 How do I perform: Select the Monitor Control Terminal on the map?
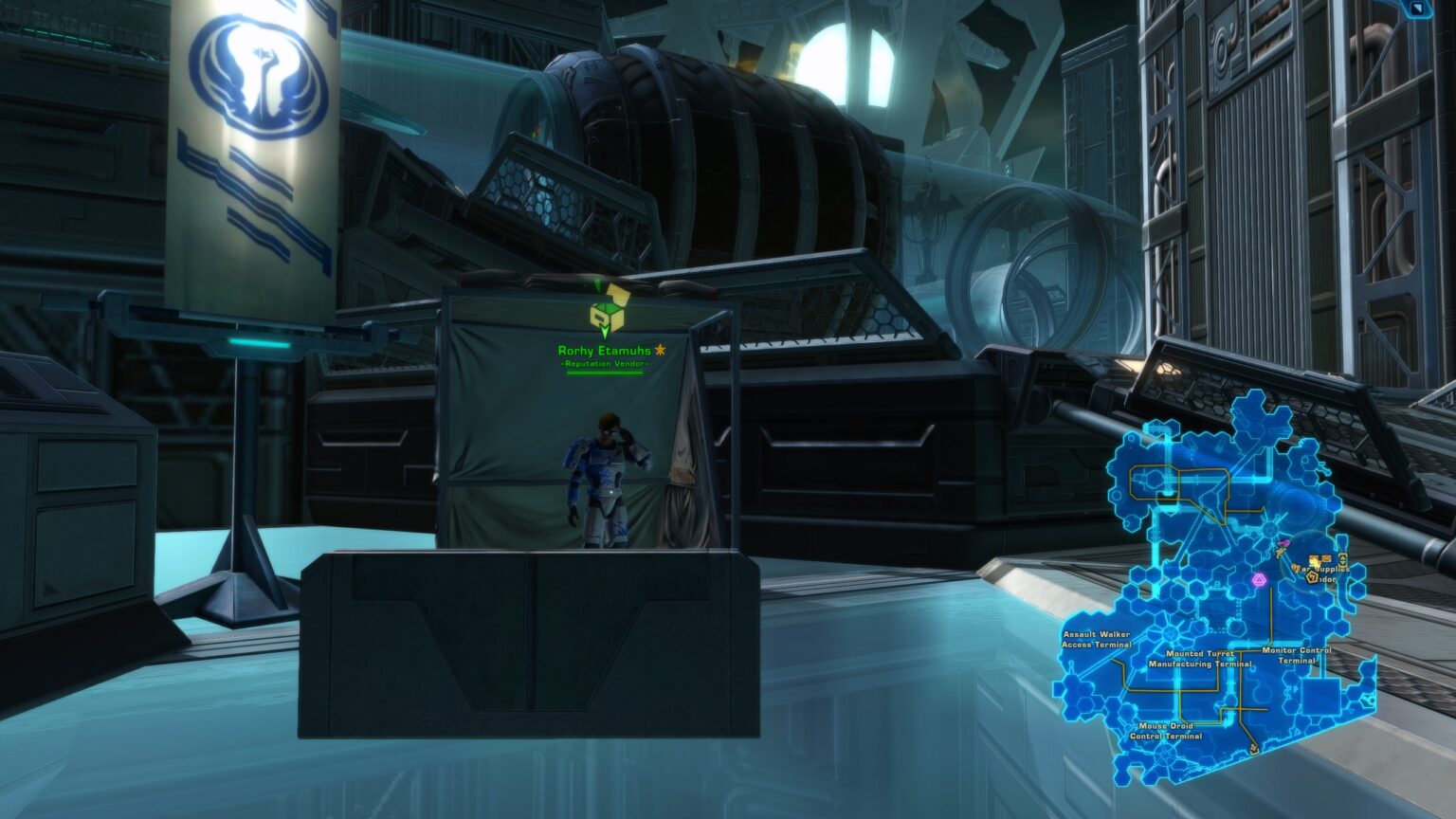1295,655
